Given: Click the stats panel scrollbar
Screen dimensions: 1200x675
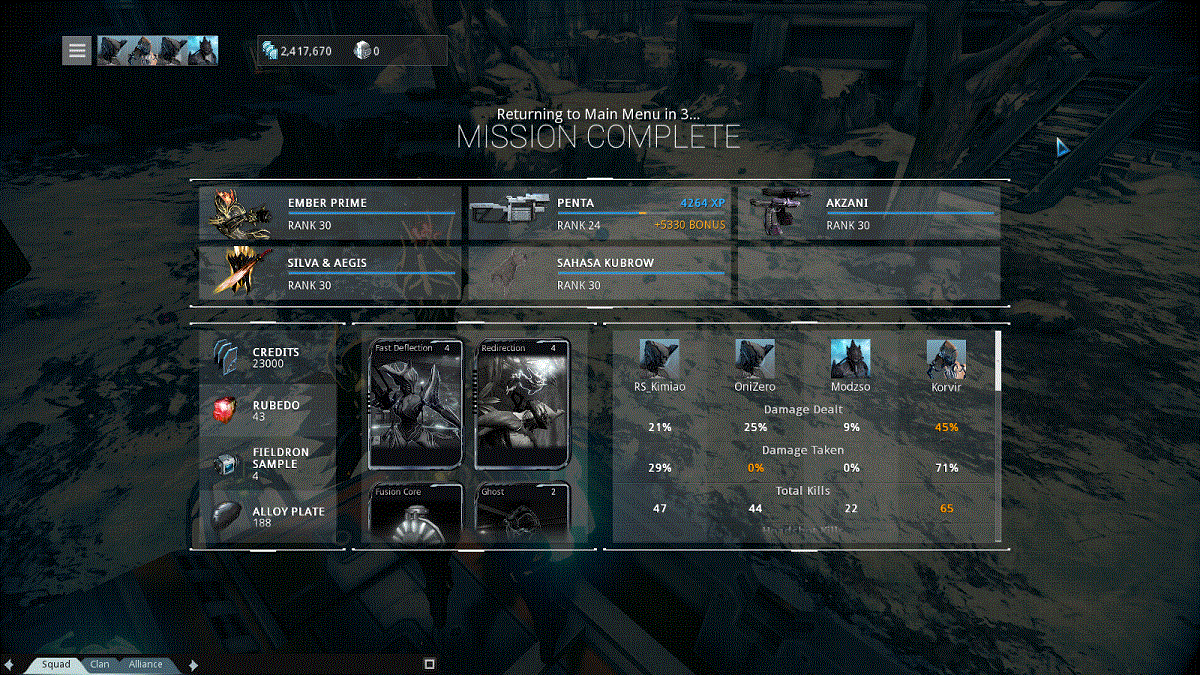Looking at the screenshot, I should (997, 362).
